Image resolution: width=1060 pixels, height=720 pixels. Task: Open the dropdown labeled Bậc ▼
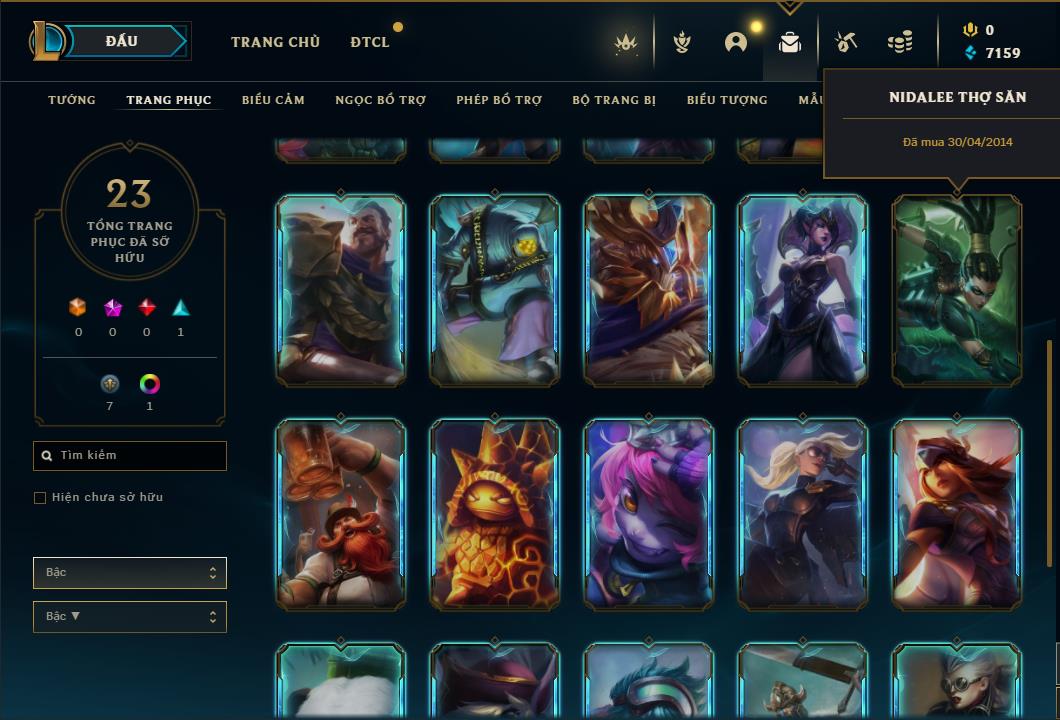click(x=130, y=617)
